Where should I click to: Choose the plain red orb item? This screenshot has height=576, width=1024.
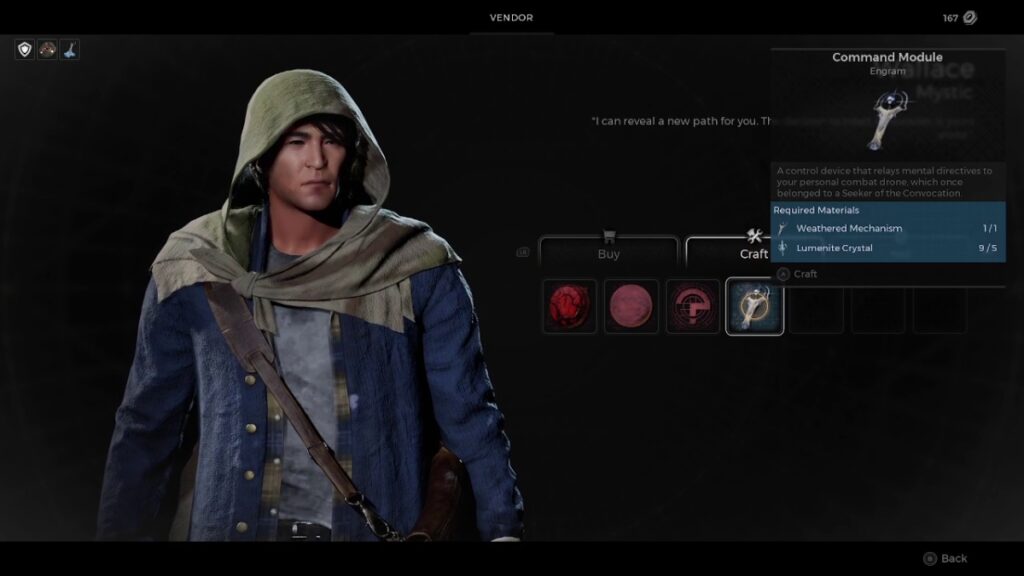click(x=632, y=306)
